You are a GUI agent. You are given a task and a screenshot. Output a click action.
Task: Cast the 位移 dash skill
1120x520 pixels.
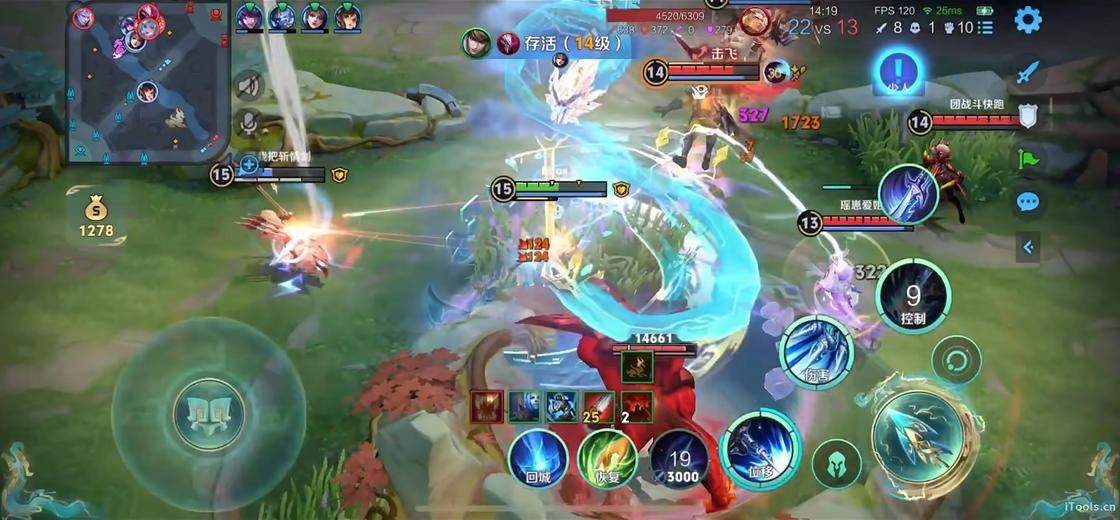pos(761,450)
